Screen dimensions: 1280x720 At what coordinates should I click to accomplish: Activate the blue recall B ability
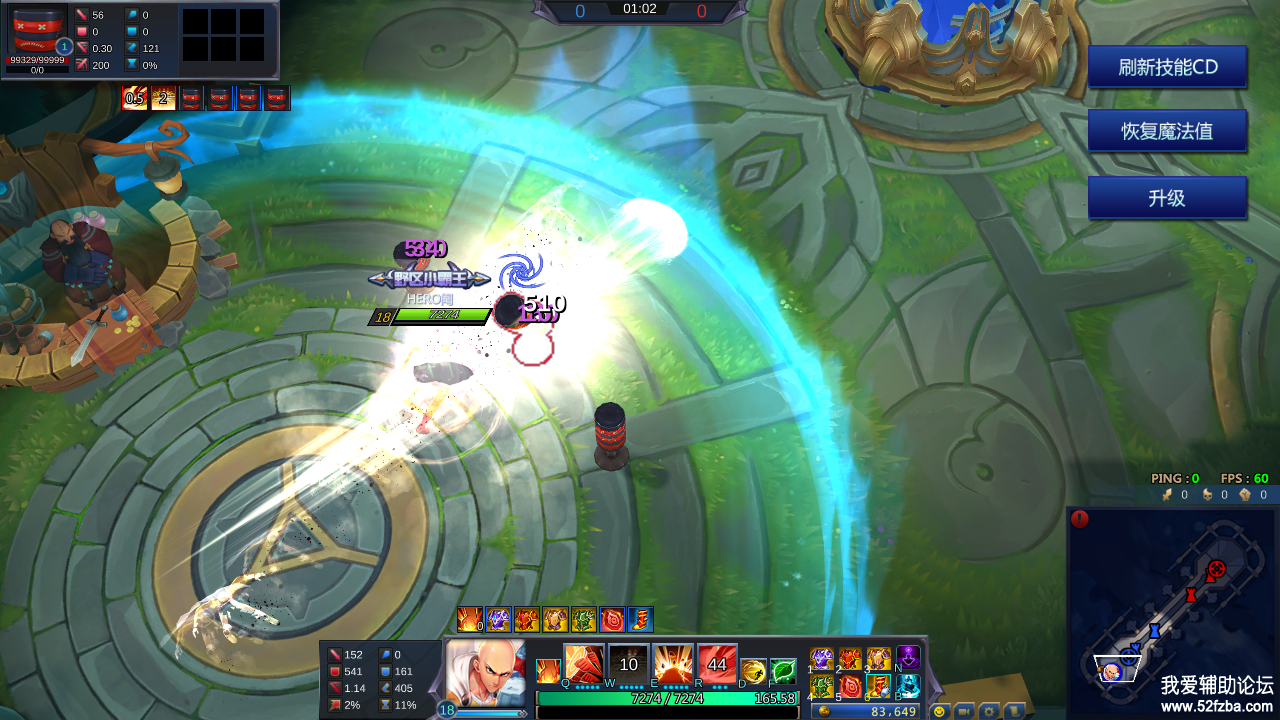pyautogui.click(x=908, y=687)
